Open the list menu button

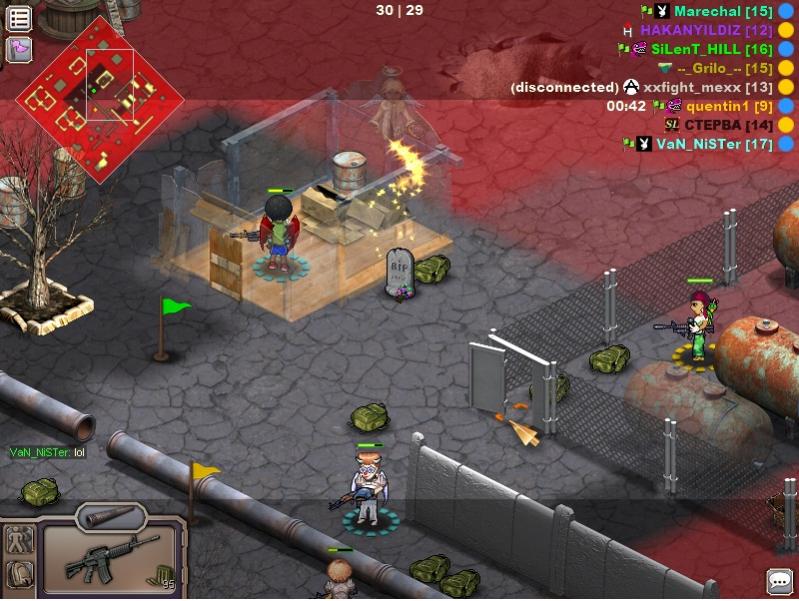tap(19, 18)
